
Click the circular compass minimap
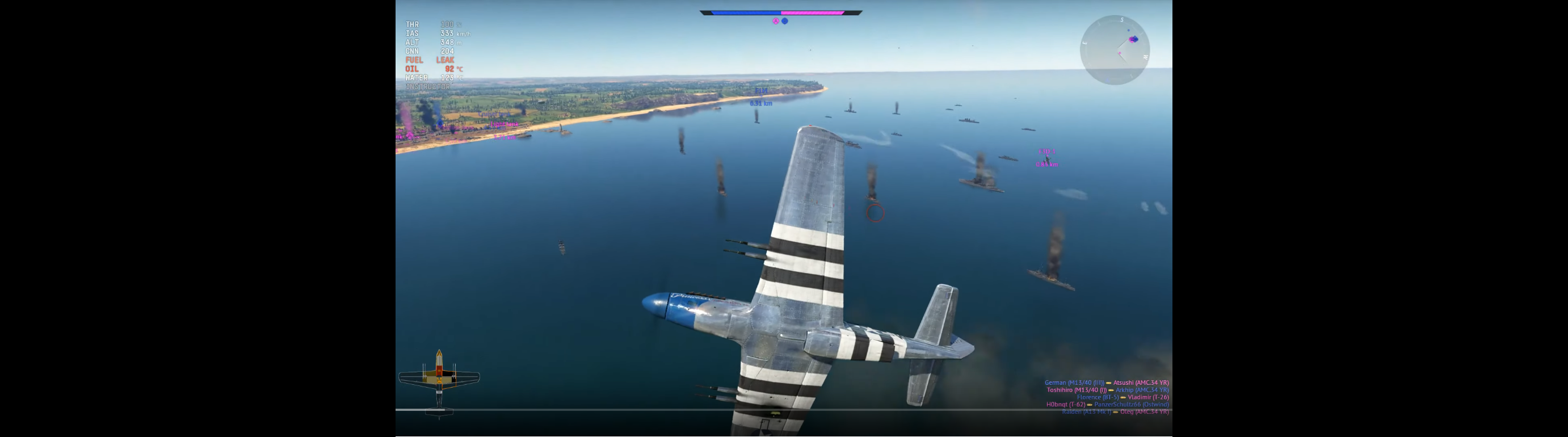tap(1114, 49)
